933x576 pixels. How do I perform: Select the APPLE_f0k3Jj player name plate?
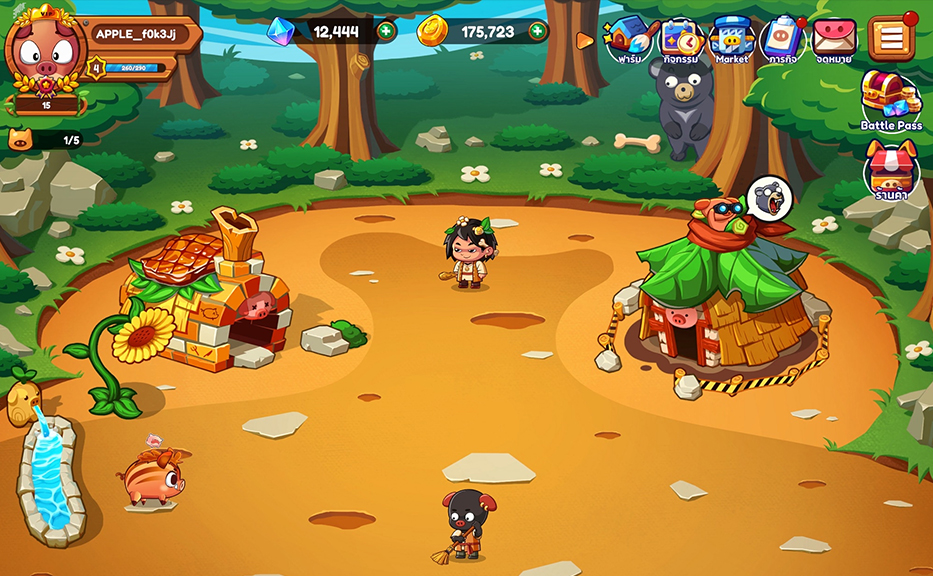pyautogui.click(x=137, y=33)
